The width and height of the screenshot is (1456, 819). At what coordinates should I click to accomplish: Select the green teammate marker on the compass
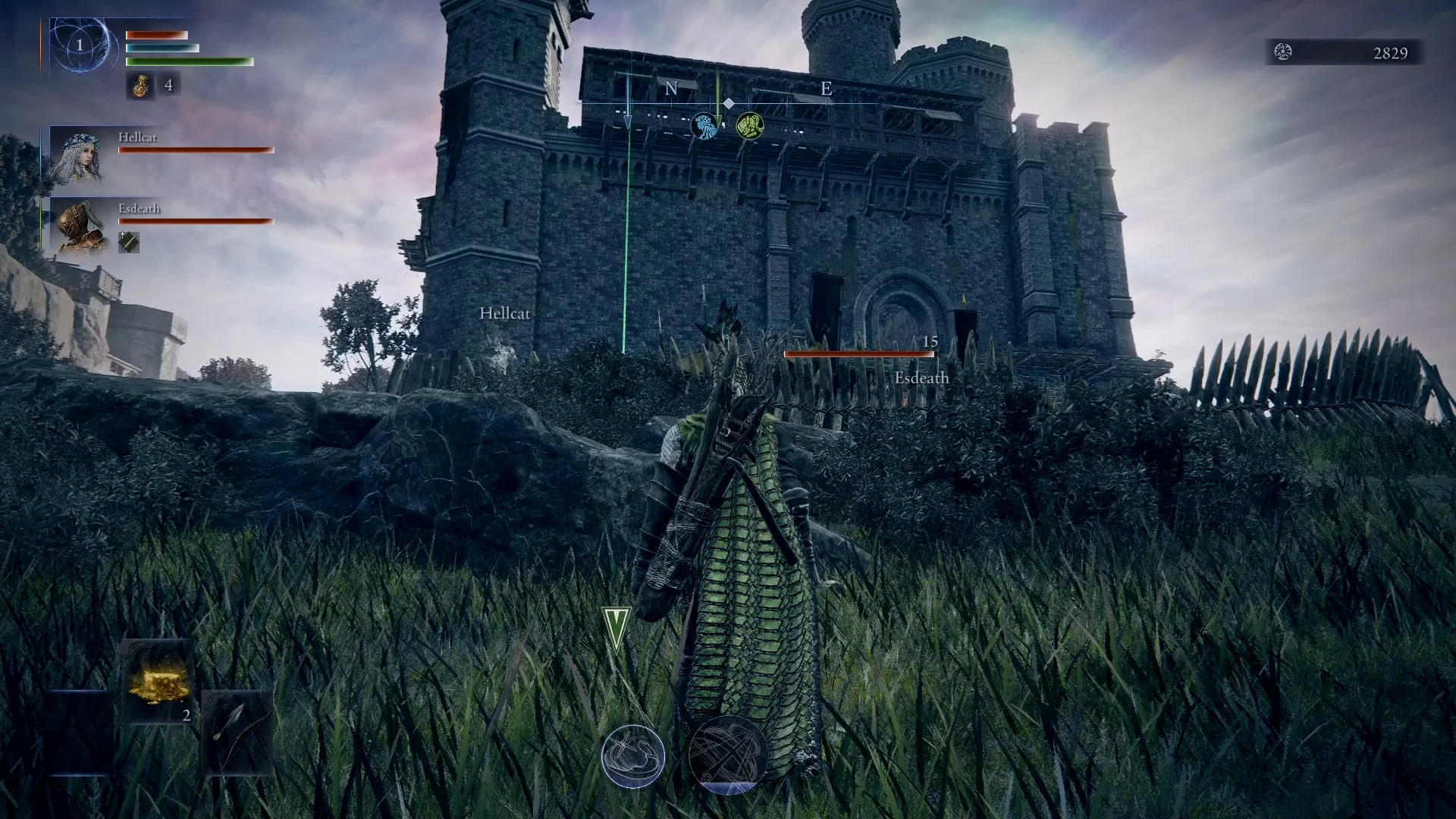(x=749, y=125)
